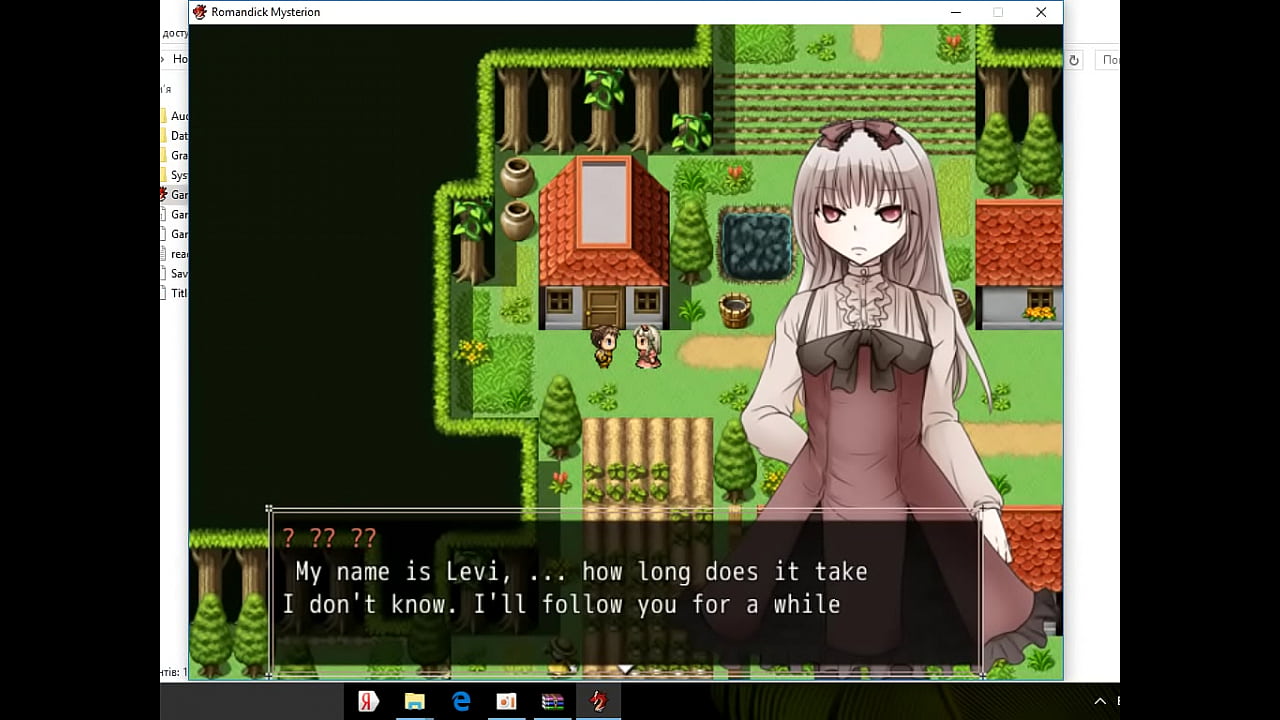Minimize the game window
Viewport: 1280px width, 720px height.
click(x=956, y=12)
